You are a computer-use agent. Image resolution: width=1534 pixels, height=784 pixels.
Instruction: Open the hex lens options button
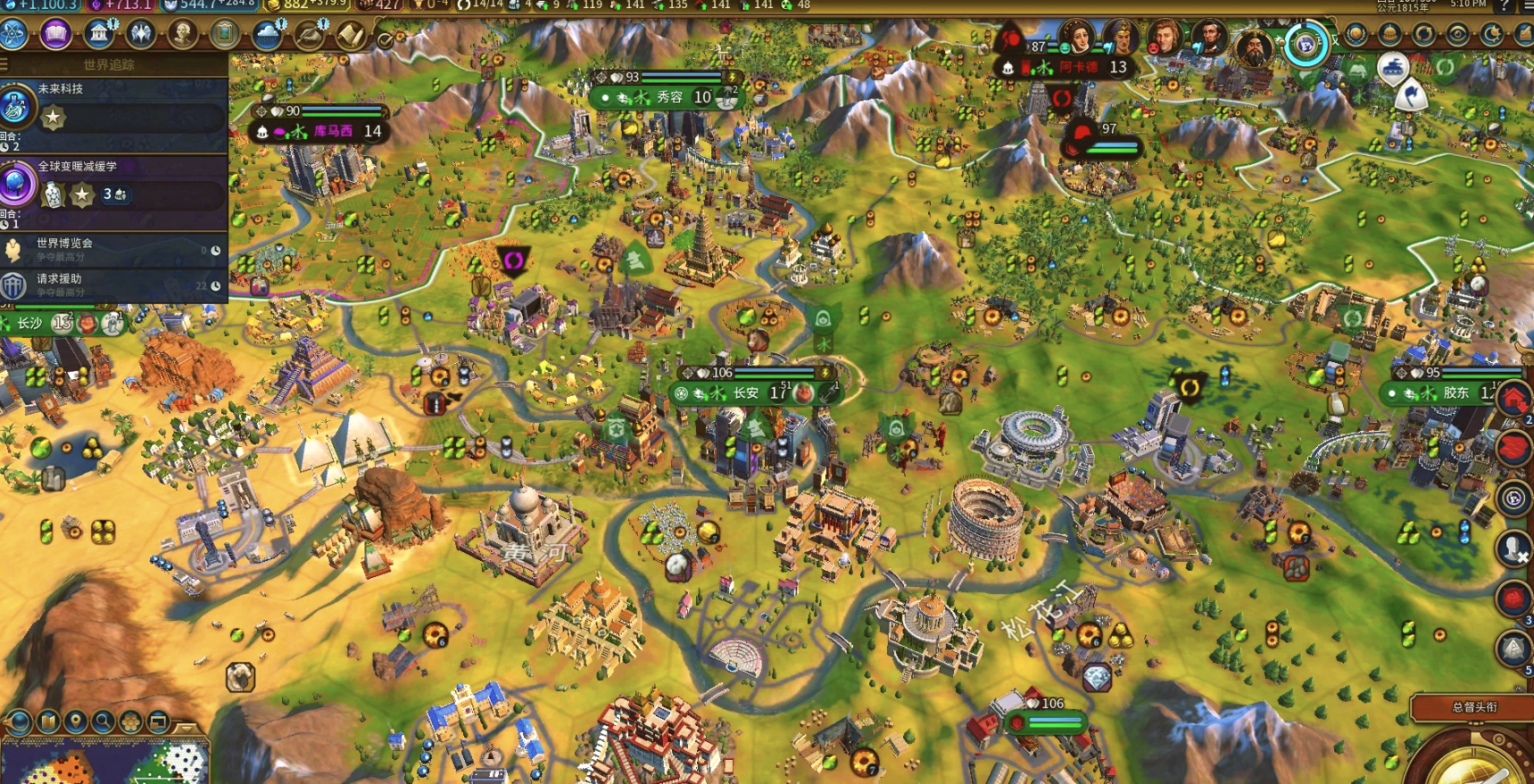130,721
